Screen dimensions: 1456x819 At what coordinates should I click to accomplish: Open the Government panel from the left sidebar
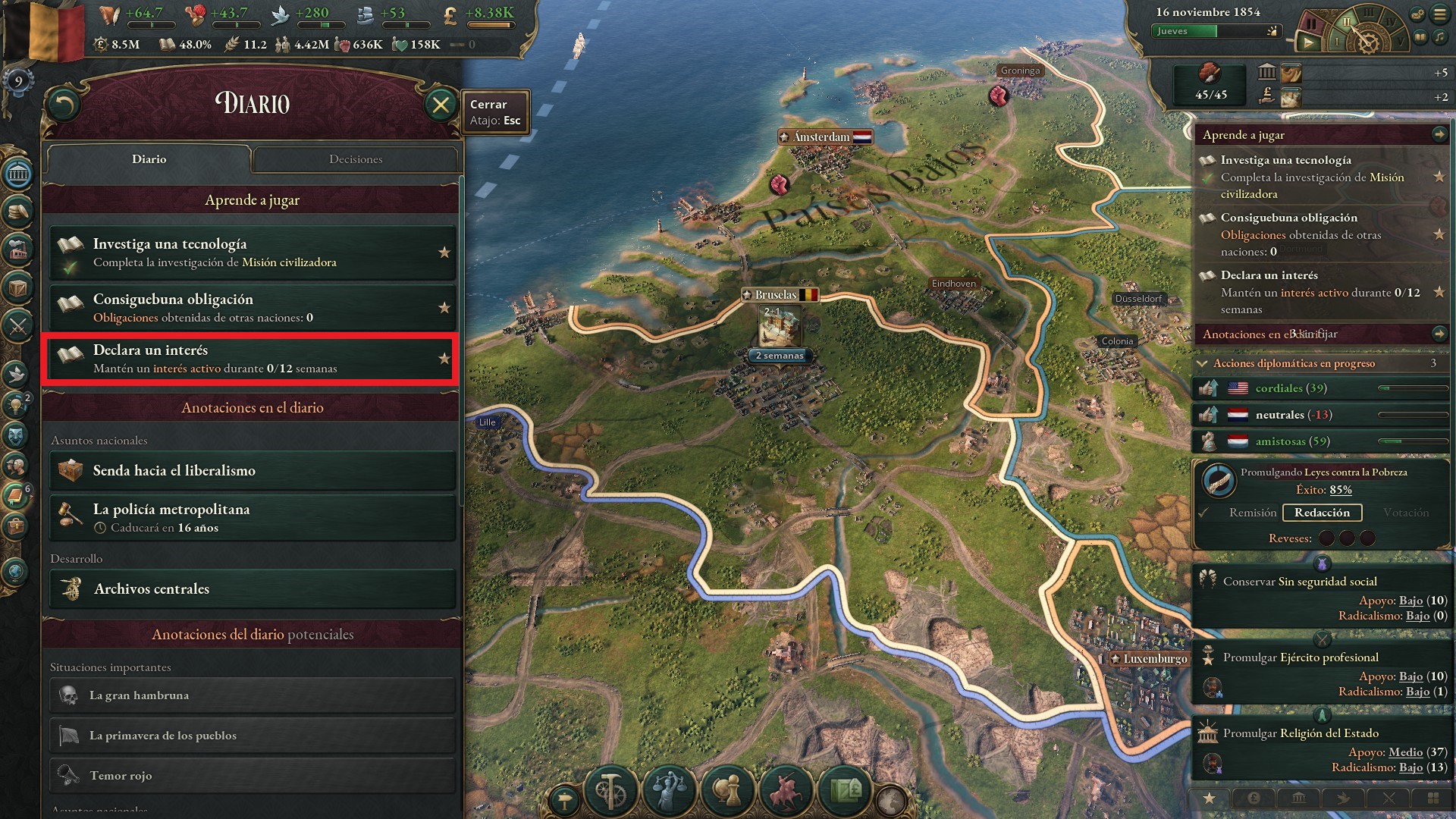[17, 174]
